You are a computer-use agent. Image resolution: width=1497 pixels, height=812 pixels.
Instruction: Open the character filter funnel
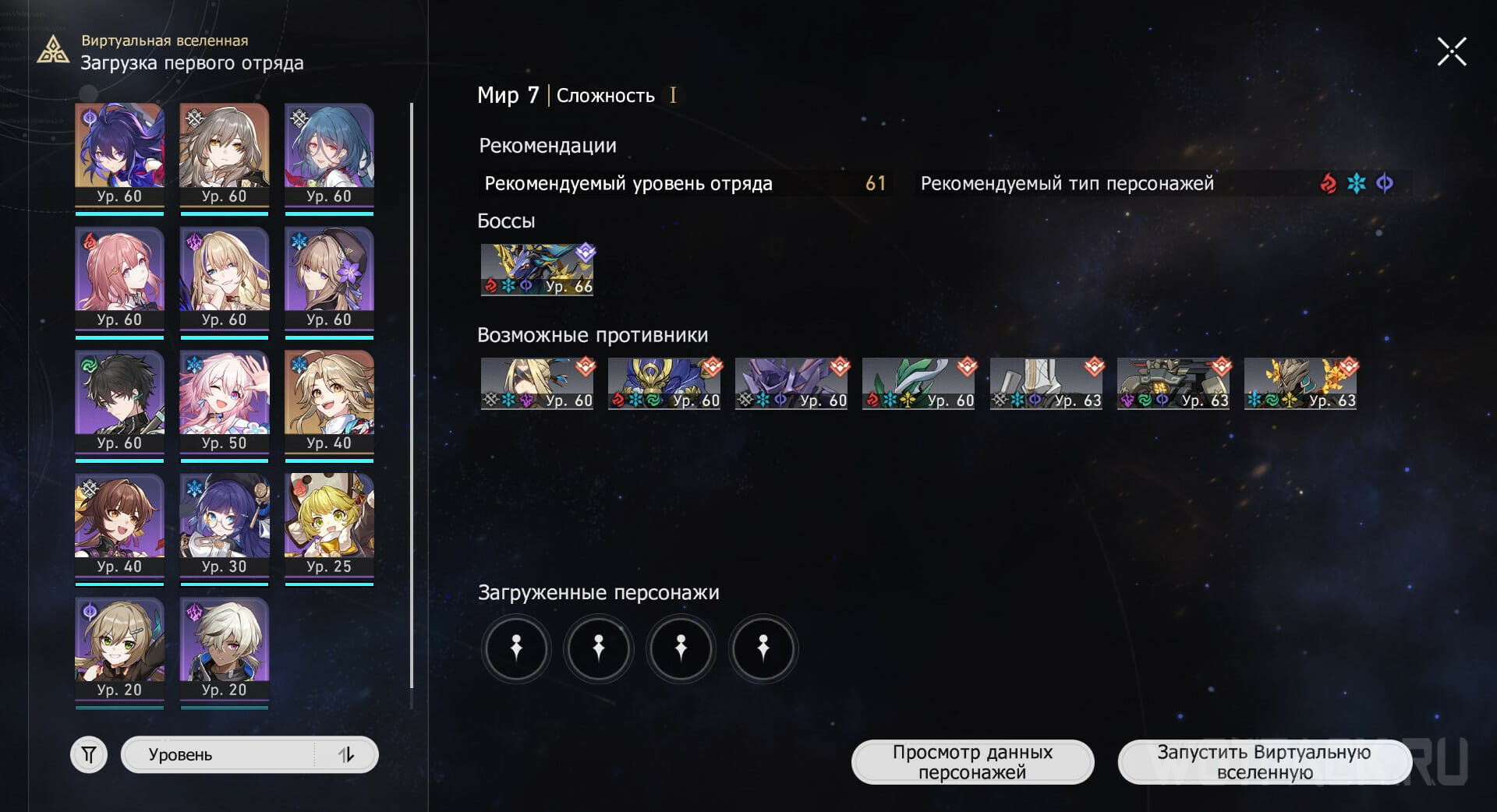89,754
